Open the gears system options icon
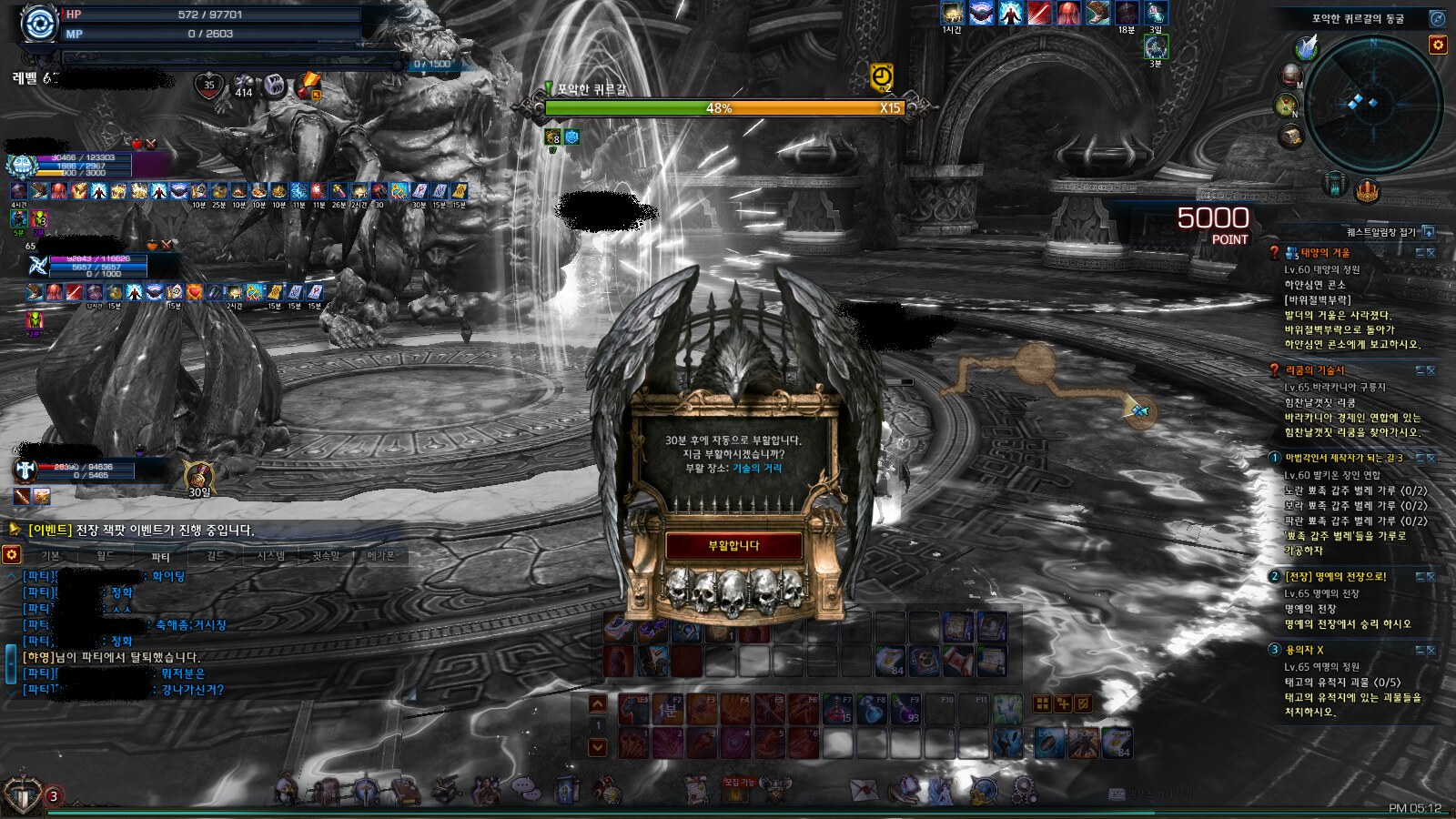Image resolution: width=1456 pixels, height=819 pixels. click(x=1024, y=788)
